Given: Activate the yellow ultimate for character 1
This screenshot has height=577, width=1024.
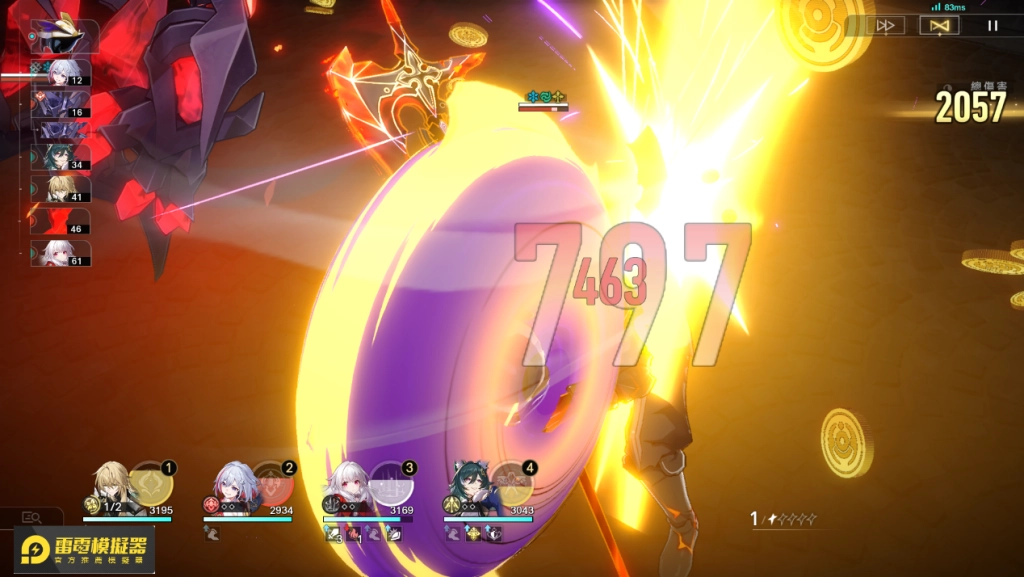Looking at the screenshot, I should (x=152, y=485).
